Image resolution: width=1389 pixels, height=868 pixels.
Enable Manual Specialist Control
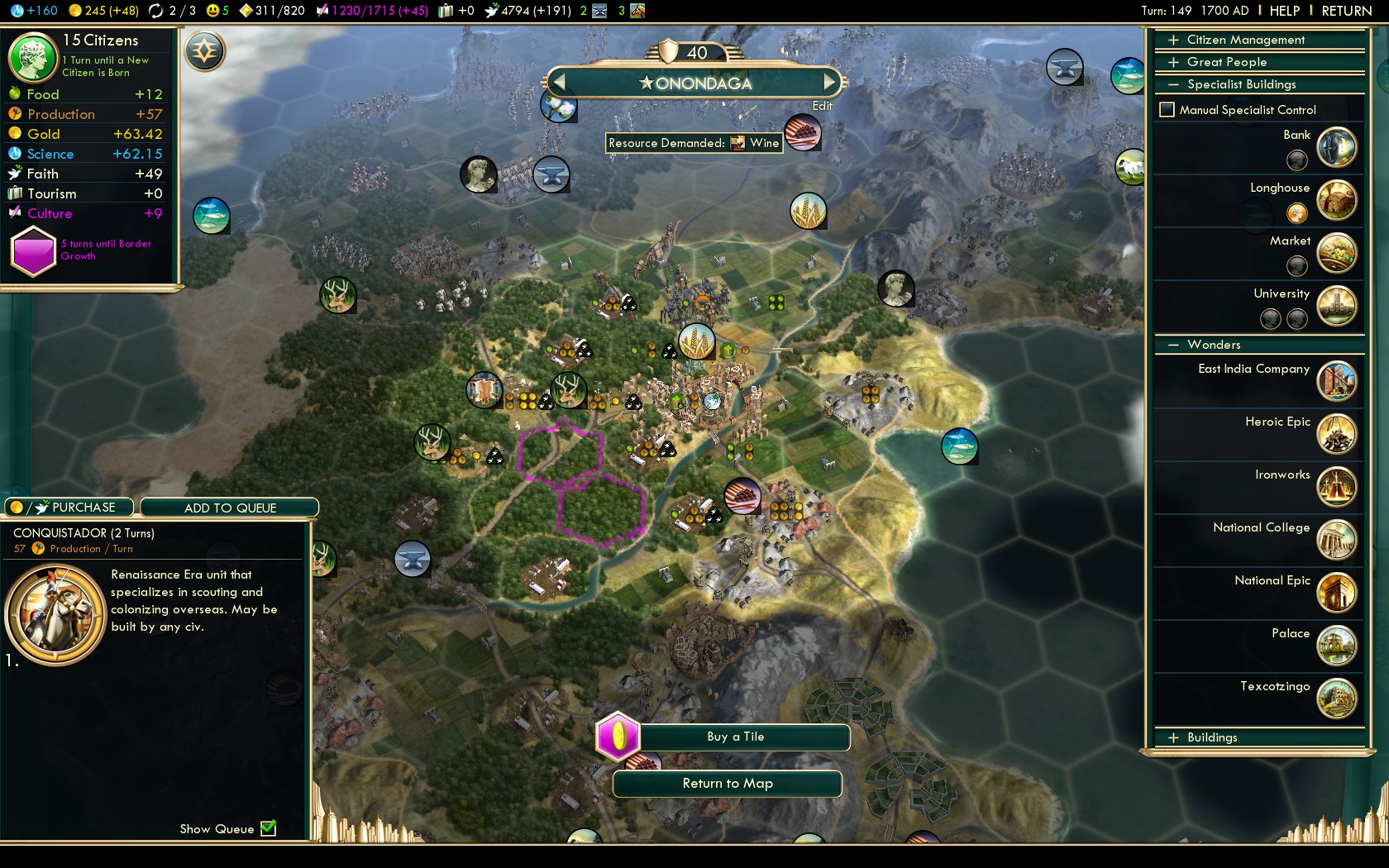point(1167,110)
